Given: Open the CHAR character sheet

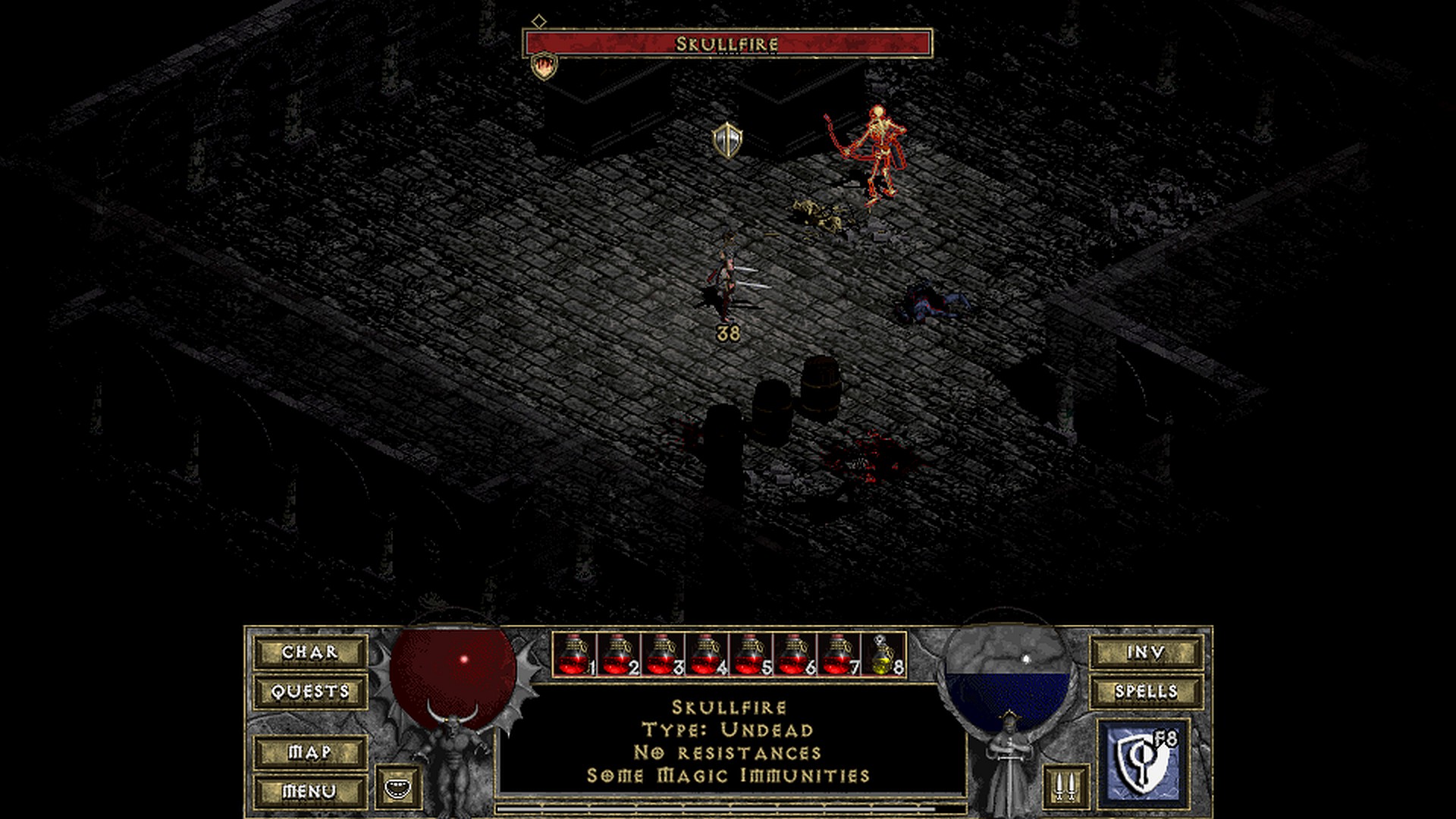Looking at the screenshot, I should (x=310, y=652).
